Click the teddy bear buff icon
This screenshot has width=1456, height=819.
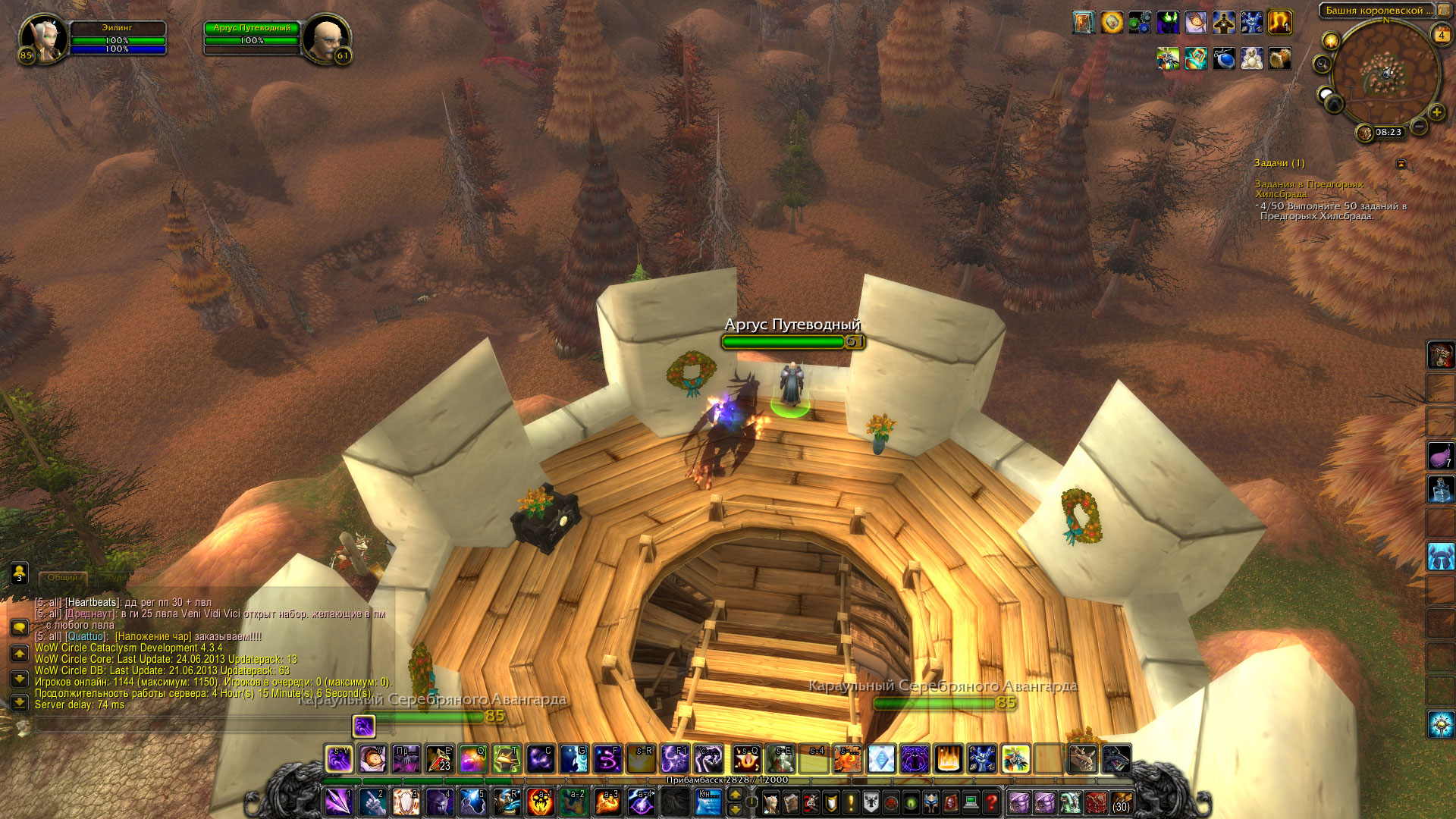click(x=1251, y=59)
